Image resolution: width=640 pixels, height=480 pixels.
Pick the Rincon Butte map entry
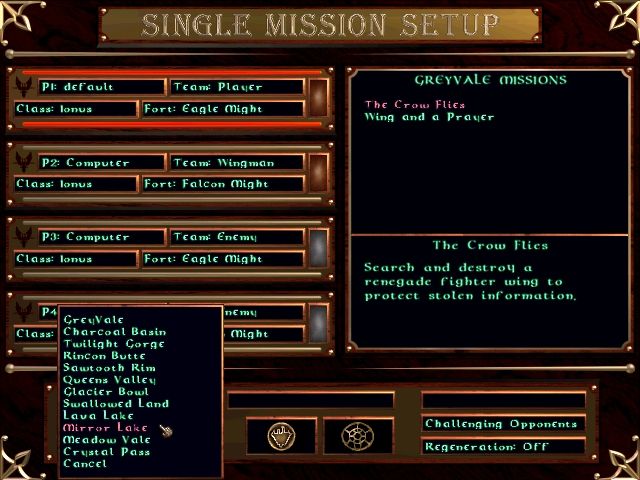click(x=104, y=356)
